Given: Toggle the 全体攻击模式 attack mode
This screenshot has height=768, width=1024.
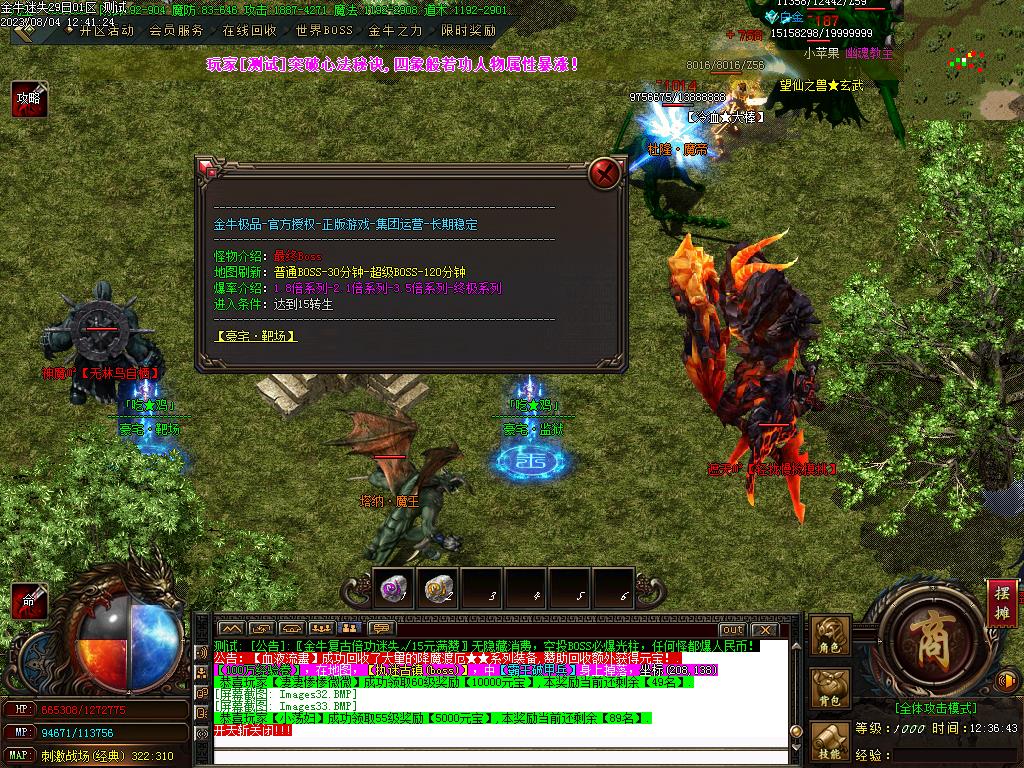Looking at the screenshot, I should pyautogui.click(x=936, y=708).
